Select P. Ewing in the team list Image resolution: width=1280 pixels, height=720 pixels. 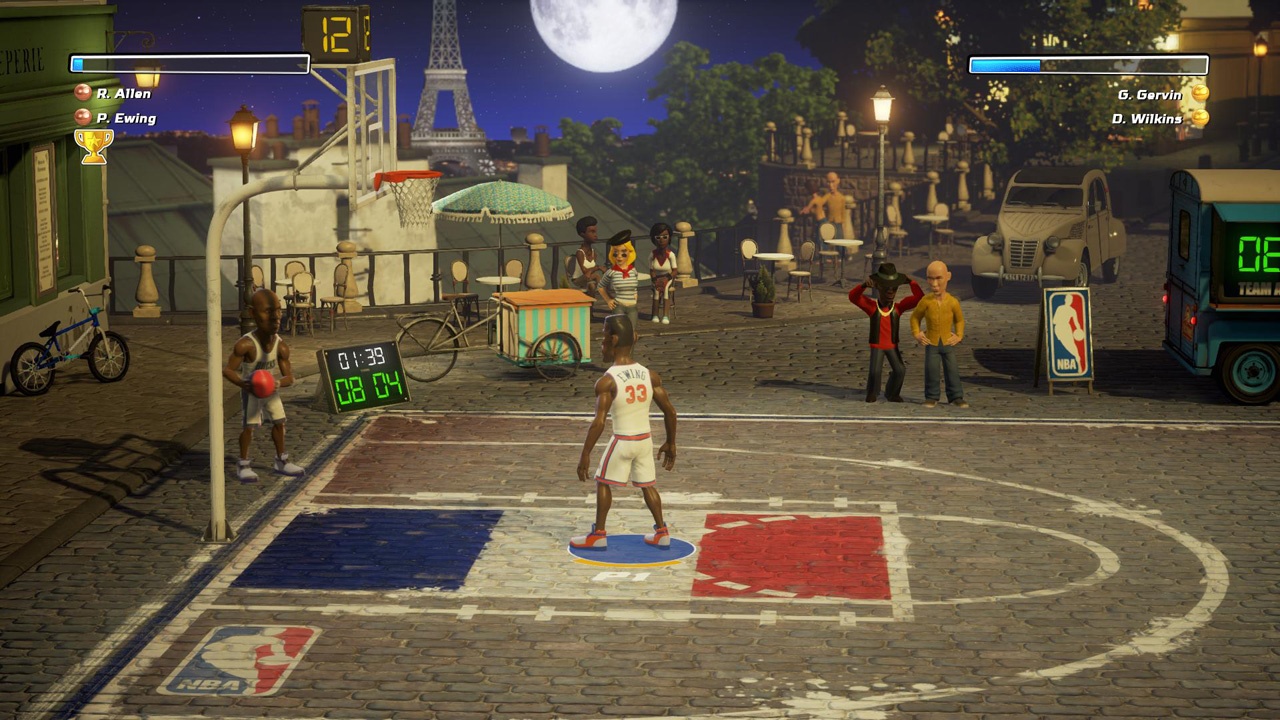[125, 118]
